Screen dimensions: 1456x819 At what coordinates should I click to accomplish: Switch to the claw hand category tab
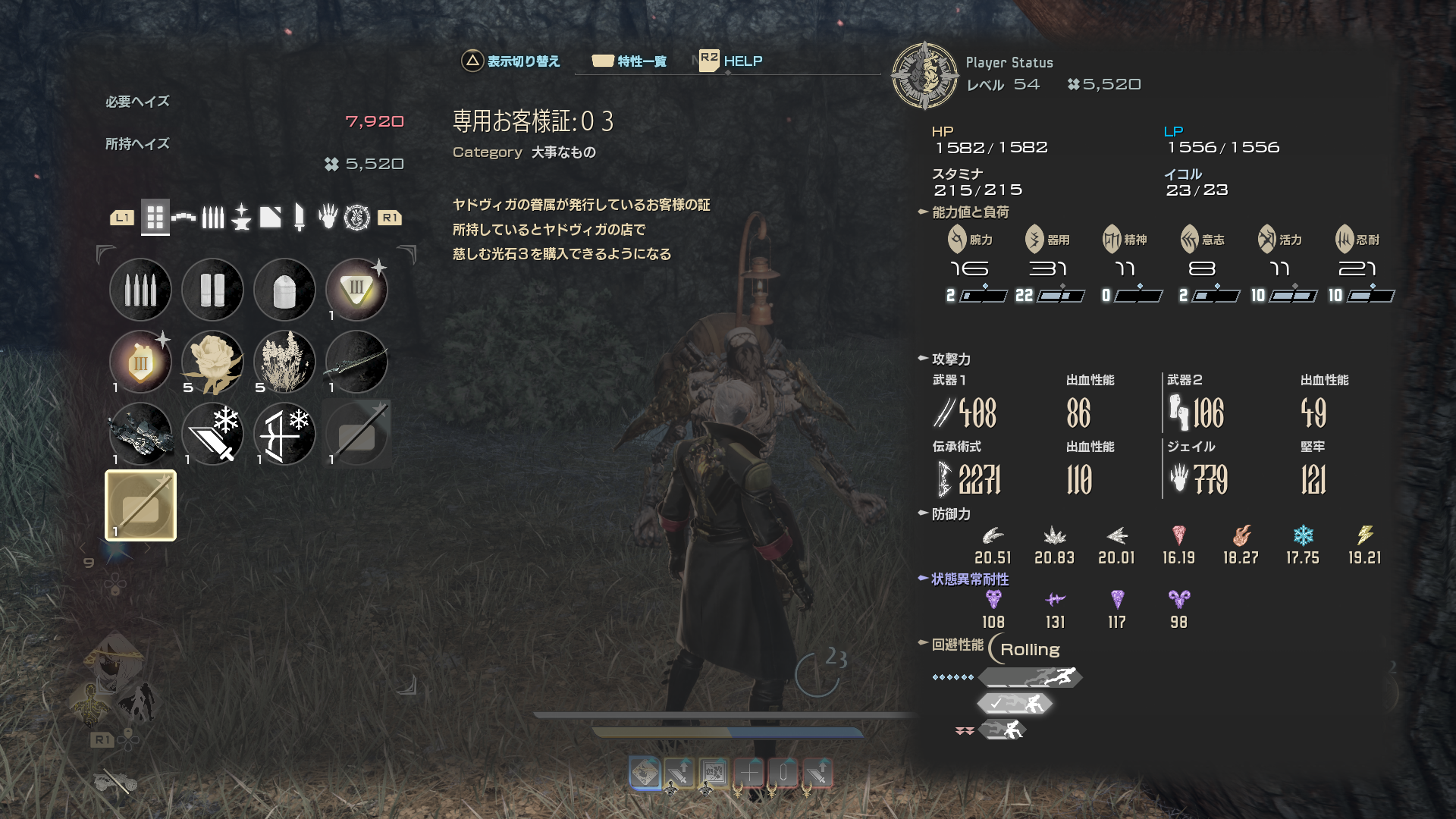(x=328, y=218)
